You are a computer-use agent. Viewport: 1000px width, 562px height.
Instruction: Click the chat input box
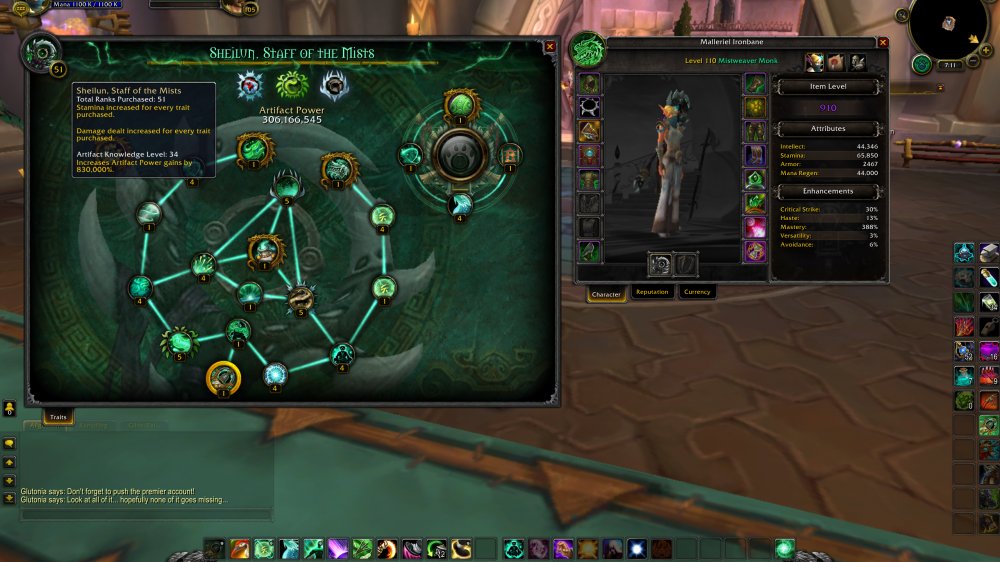pyautogui.click(x=146, y=514)
